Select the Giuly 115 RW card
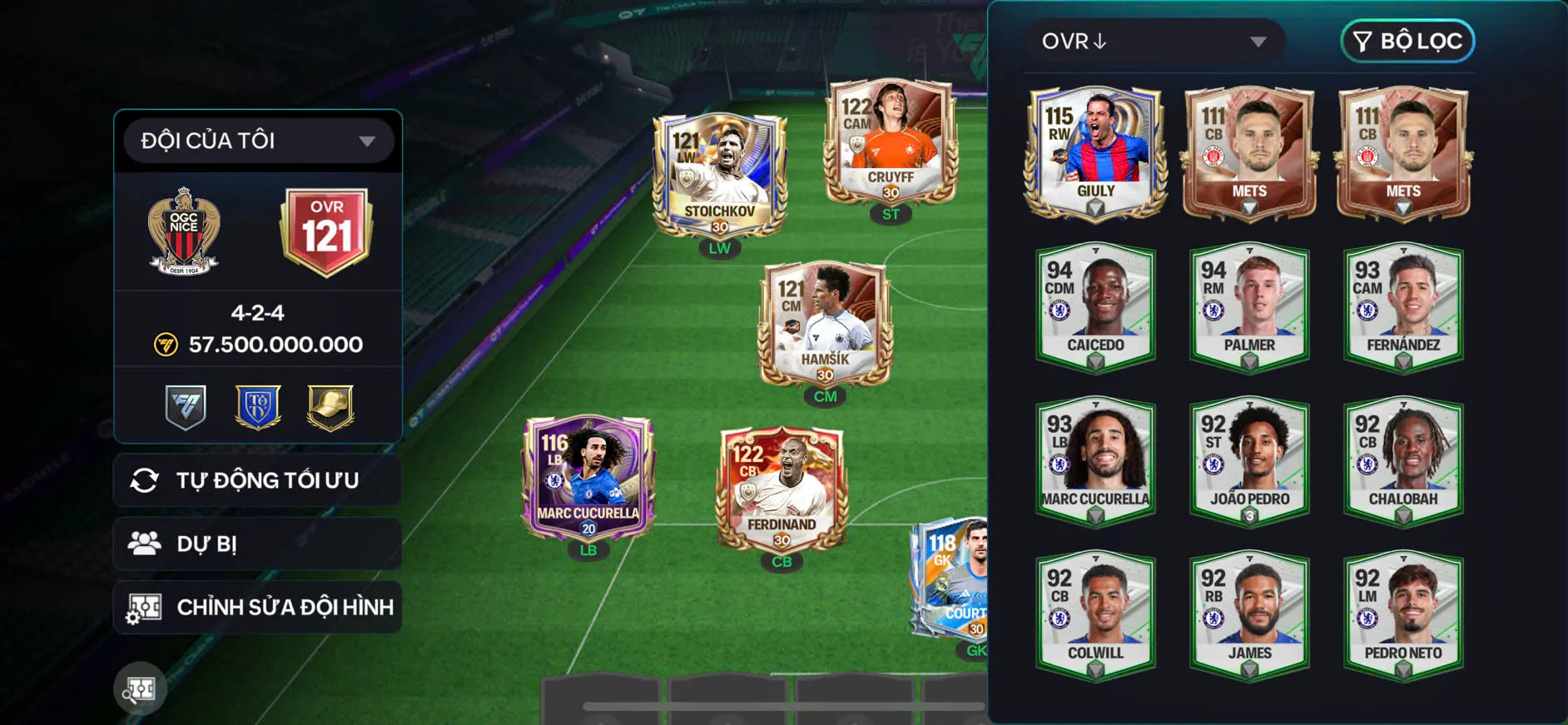 [1095, 152]
